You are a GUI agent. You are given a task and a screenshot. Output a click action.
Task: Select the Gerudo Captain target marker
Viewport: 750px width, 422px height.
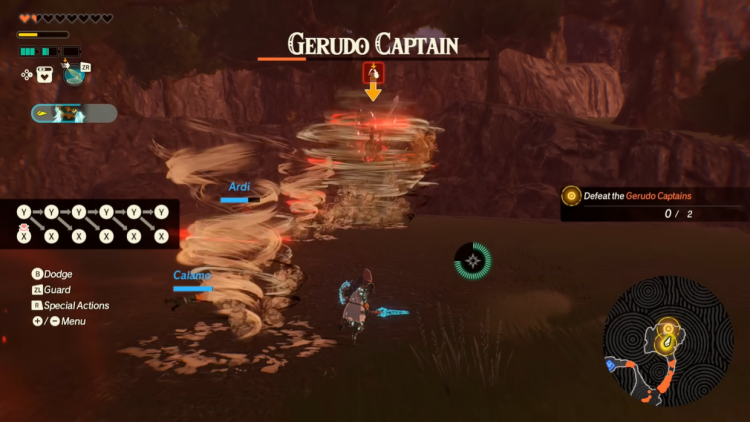pos(373,72)
